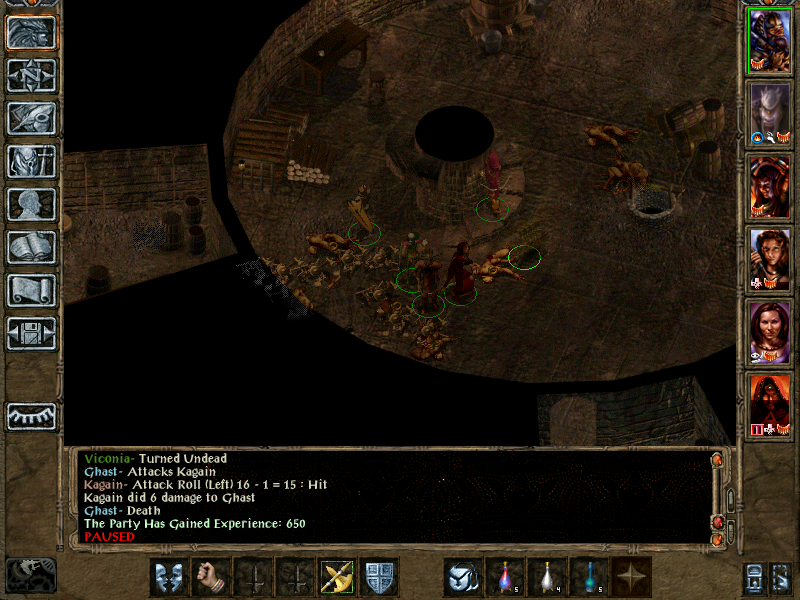Open the priest spell scroll
The image size is (800, 600).
[x=31, y=290]
